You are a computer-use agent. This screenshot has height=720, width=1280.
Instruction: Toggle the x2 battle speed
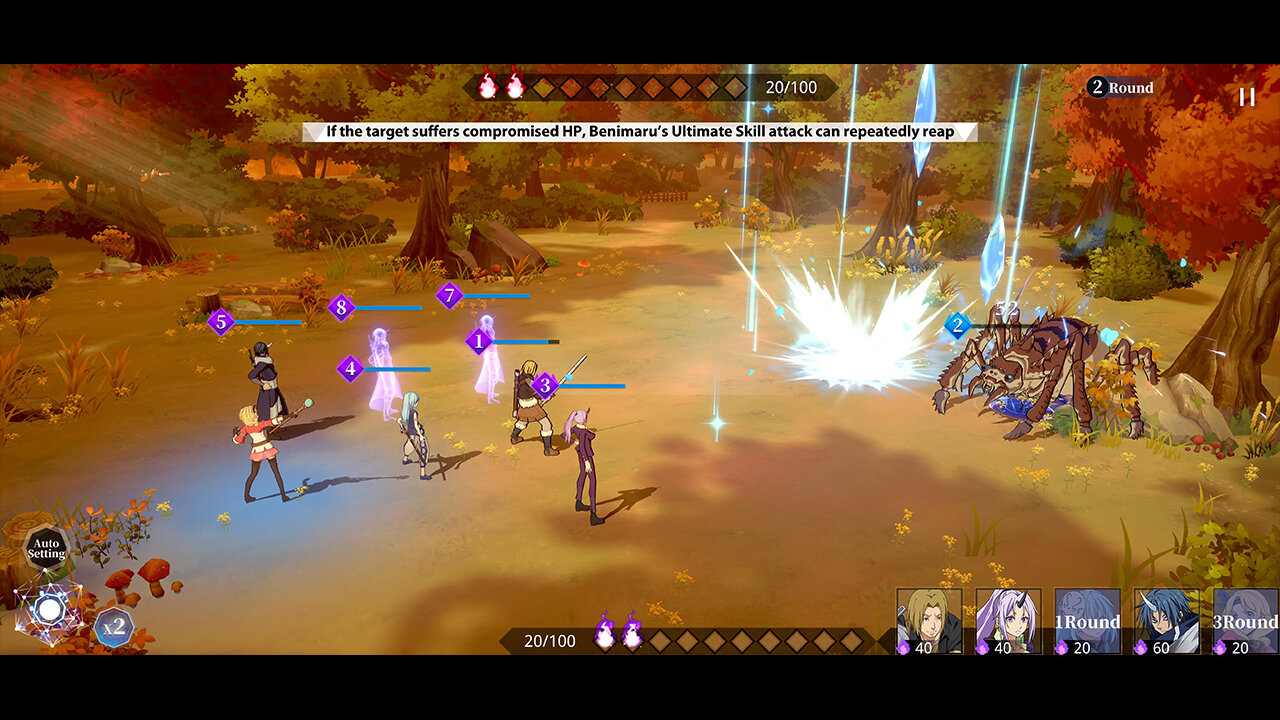(x=114, y=628)
